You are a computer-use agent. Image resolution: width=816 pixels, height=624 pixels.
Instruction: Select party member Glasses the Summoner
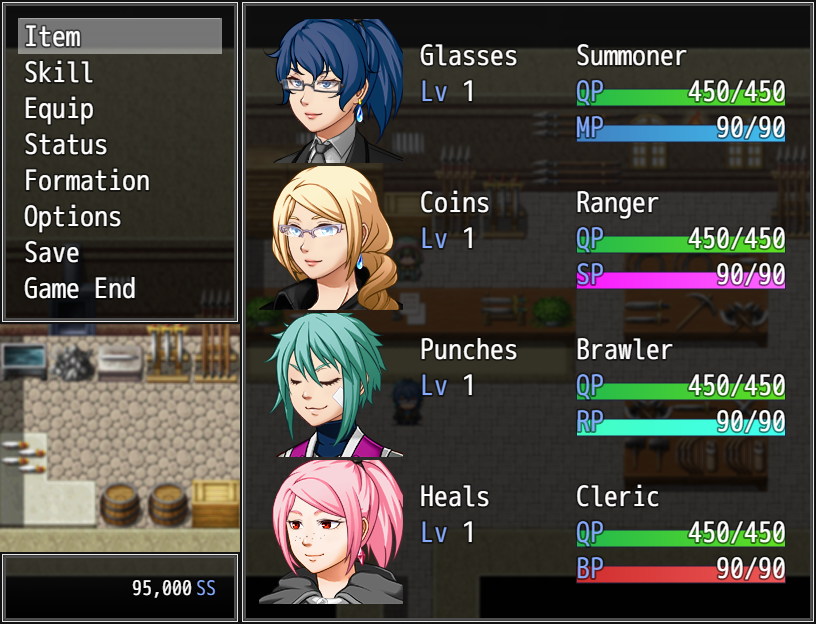tap(528, 92)
